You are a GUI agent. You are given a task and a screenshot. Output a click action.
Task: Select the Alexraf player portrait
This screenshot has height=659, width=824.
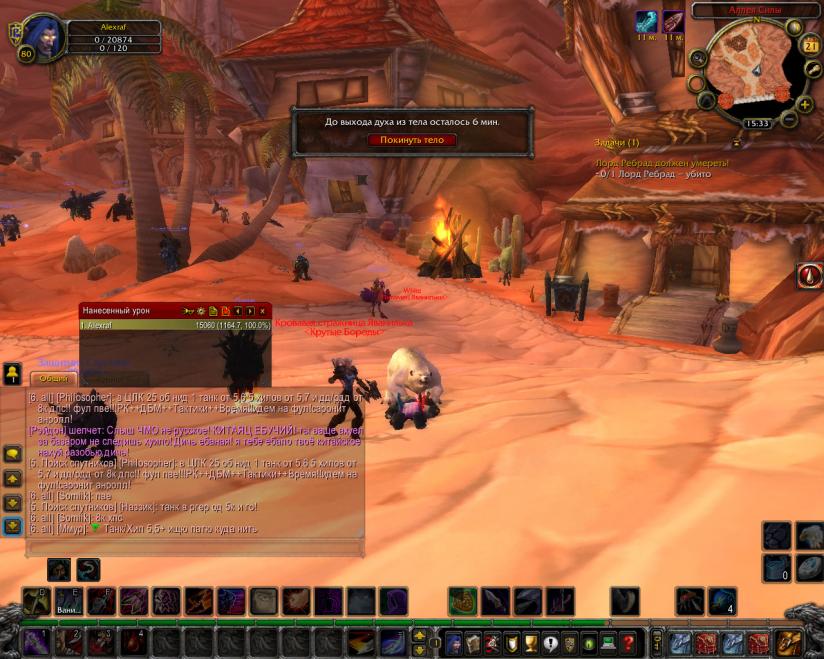(44, 37)
